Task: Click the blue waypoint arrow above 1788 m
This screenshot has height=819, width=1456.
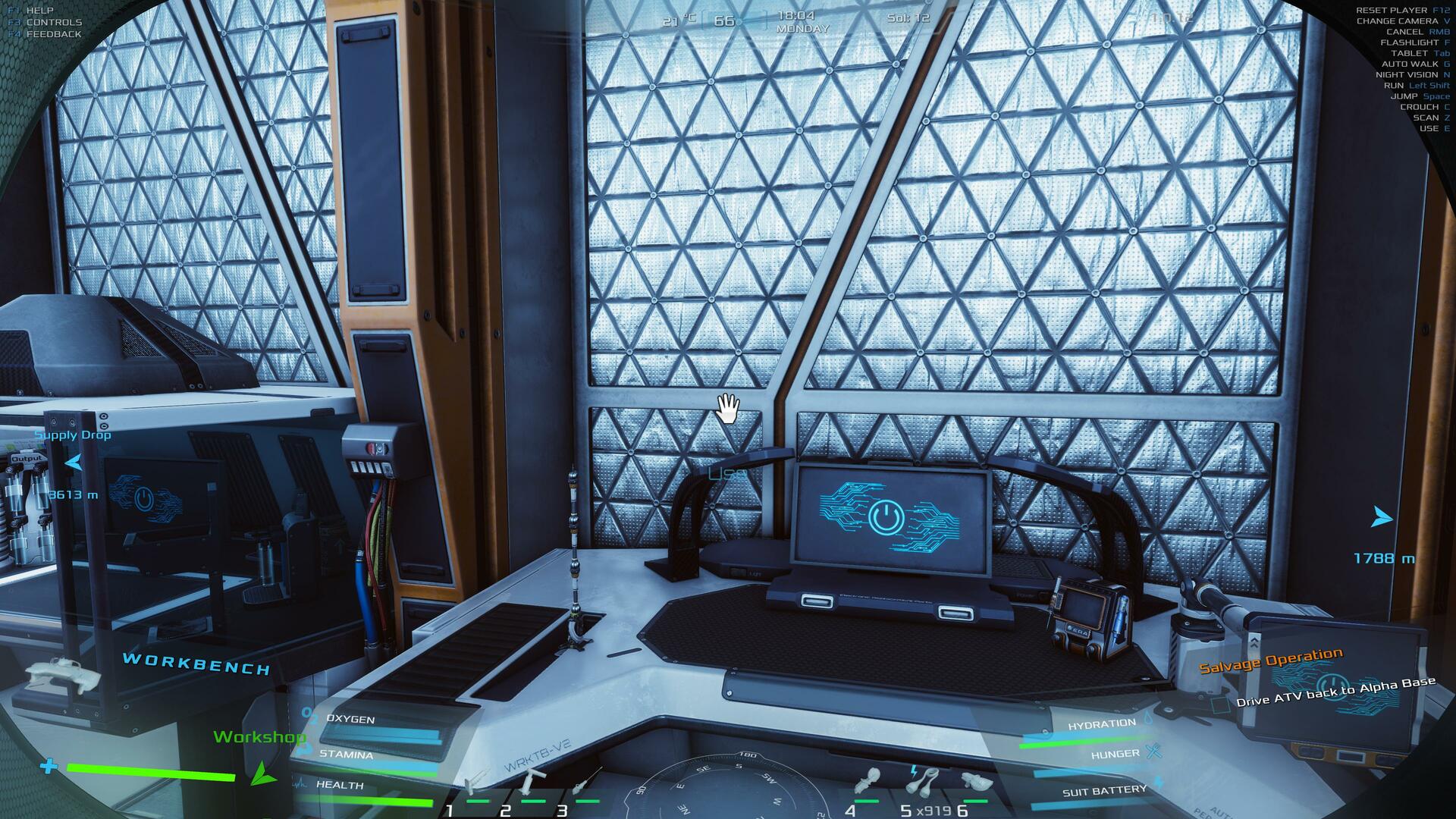Action: pyautogui.click(x=1382, y=519)
